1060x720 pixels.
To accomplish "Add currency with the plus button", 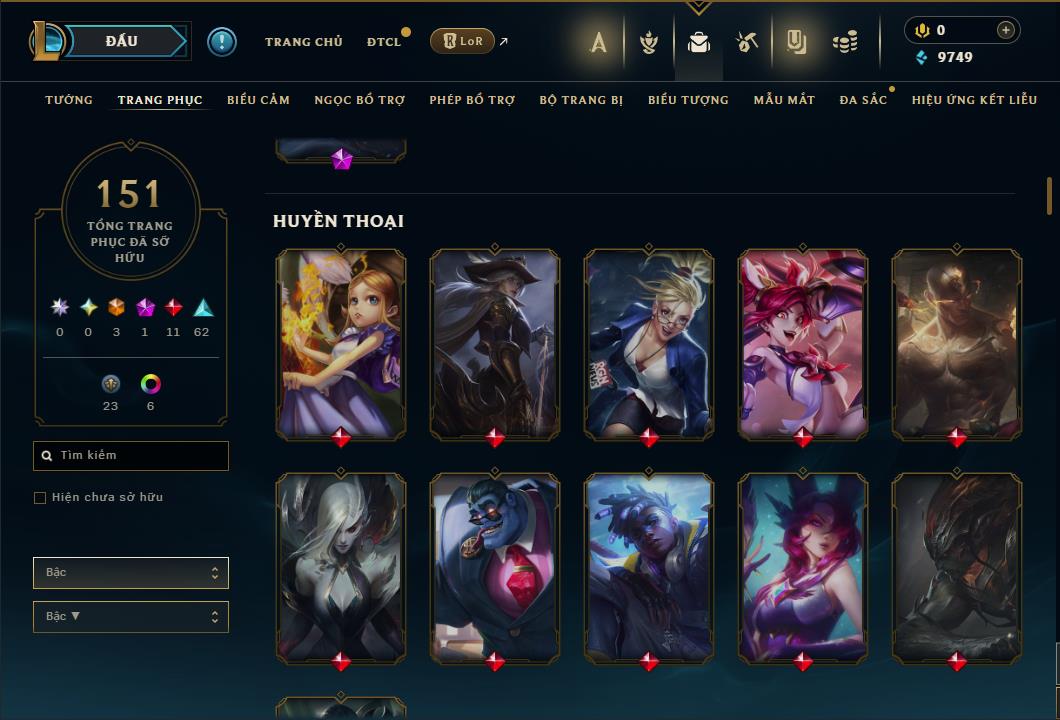I will point(1006,30).
